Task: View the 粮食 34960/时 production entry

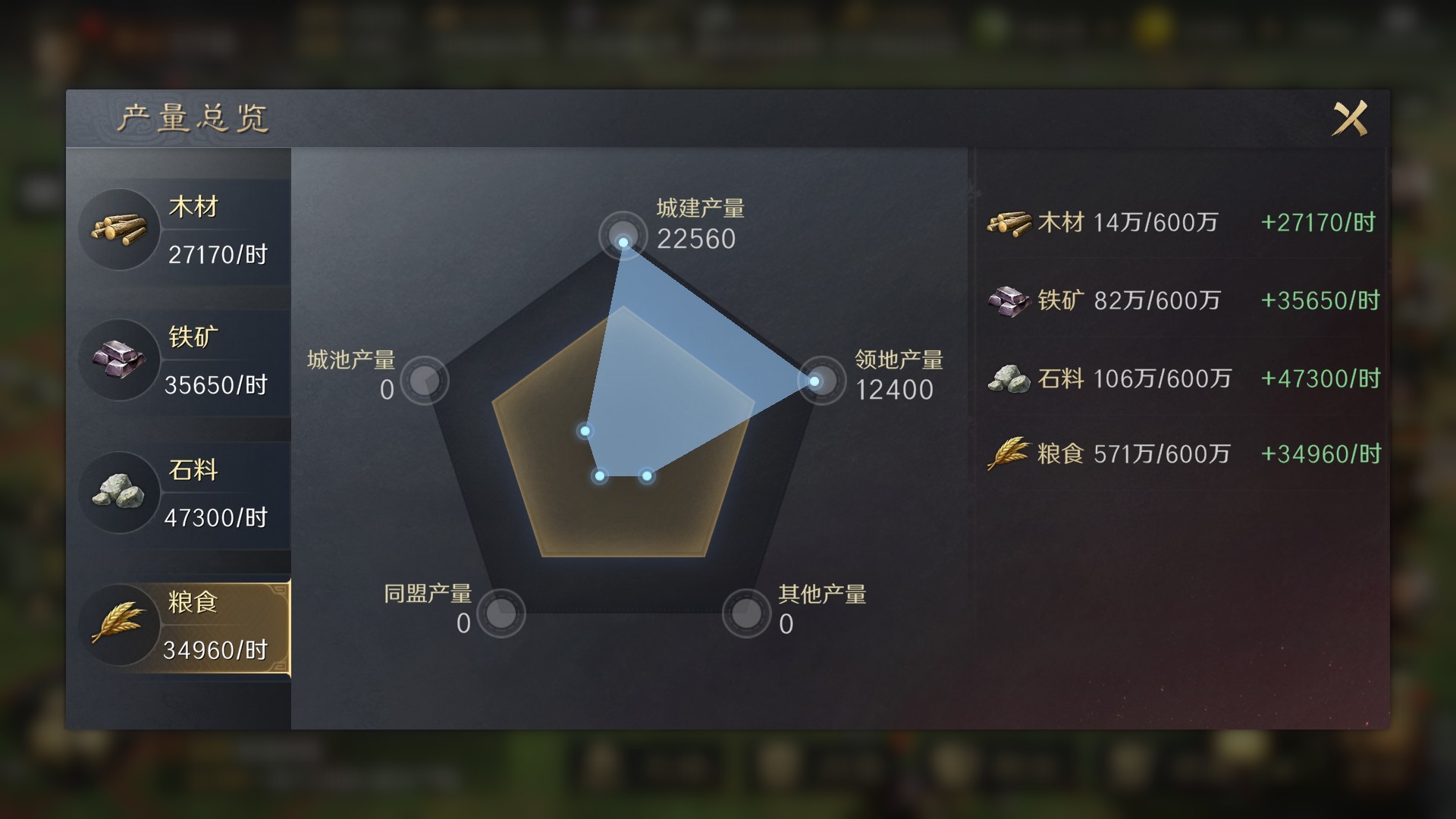Action: (216, 651)
